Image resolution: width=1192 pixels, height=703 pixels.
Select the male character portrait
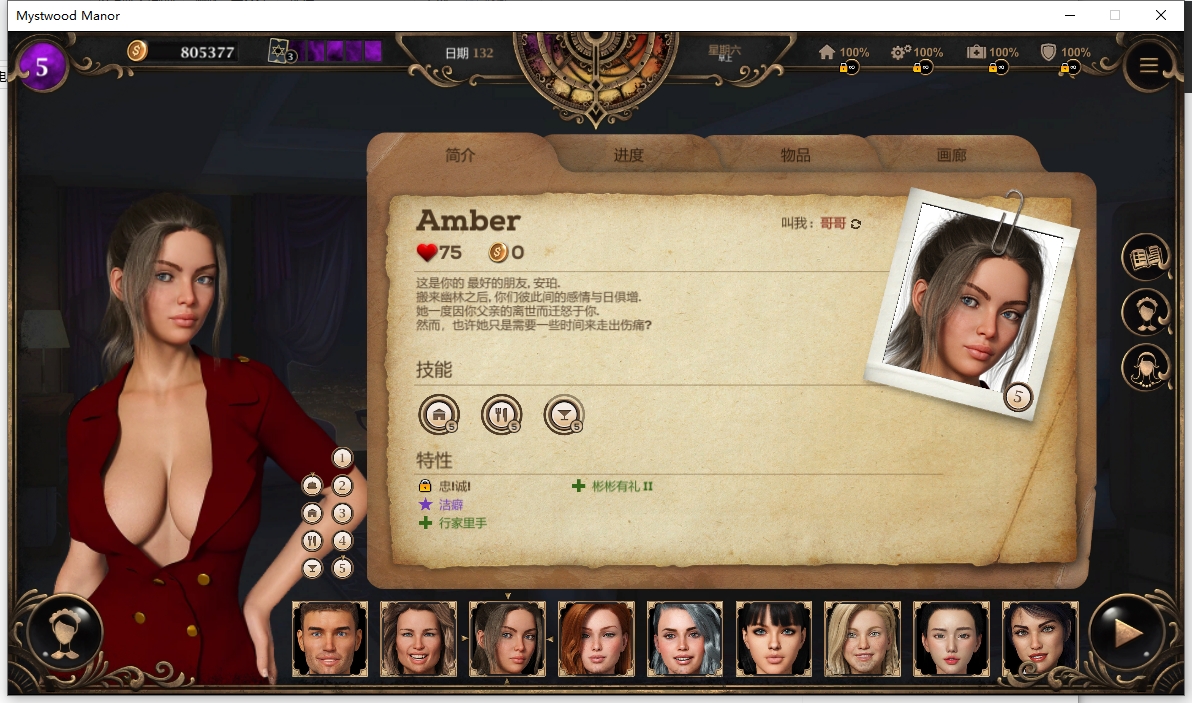click(x=330, y=638)
